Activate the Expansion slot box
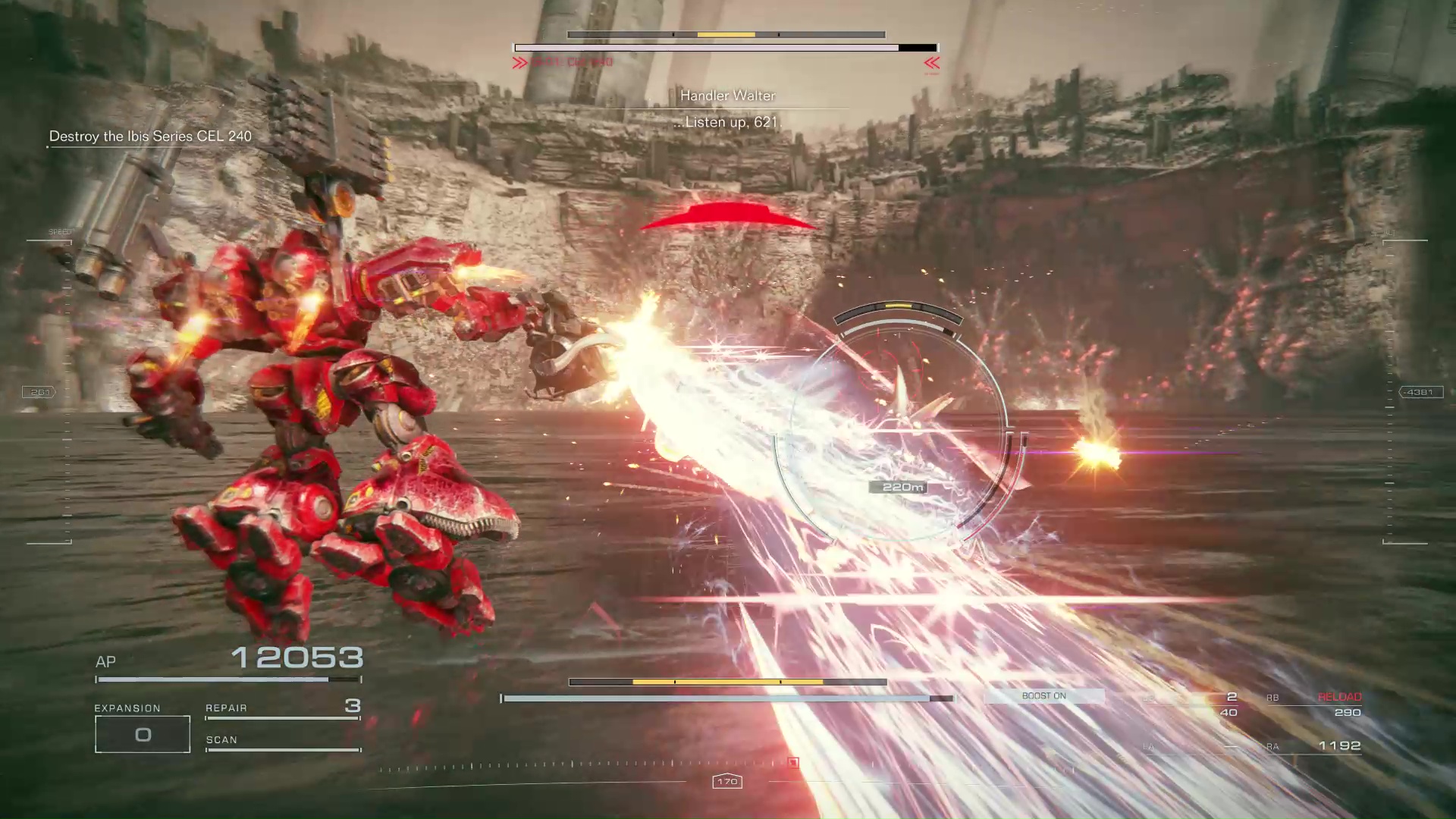This screenshot has height=819, width=1456. pos(143,734)
